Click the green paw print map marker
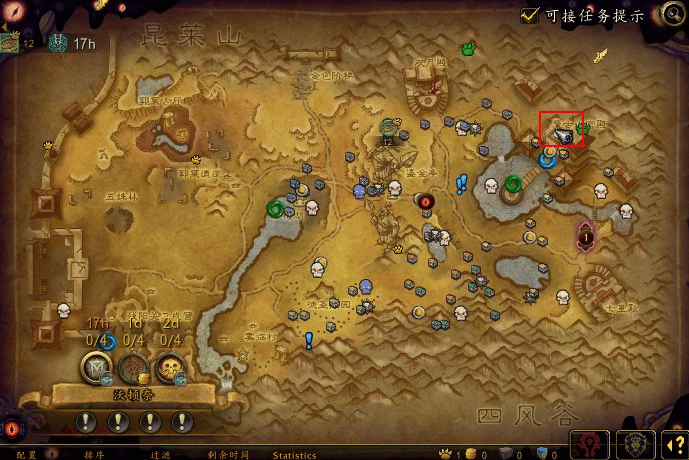The width and height of the screenshot is (689, 460). pos(467,47)
